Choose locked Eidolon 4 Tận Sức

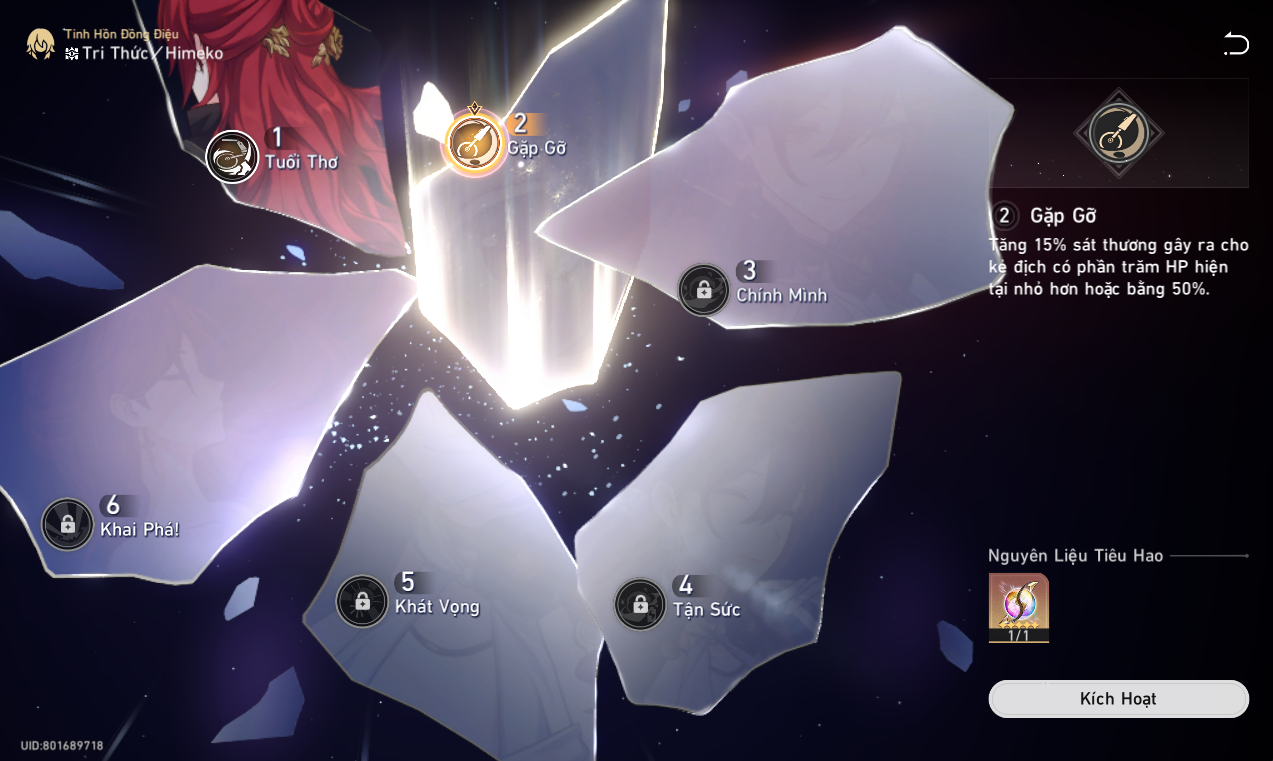[640, 604]
